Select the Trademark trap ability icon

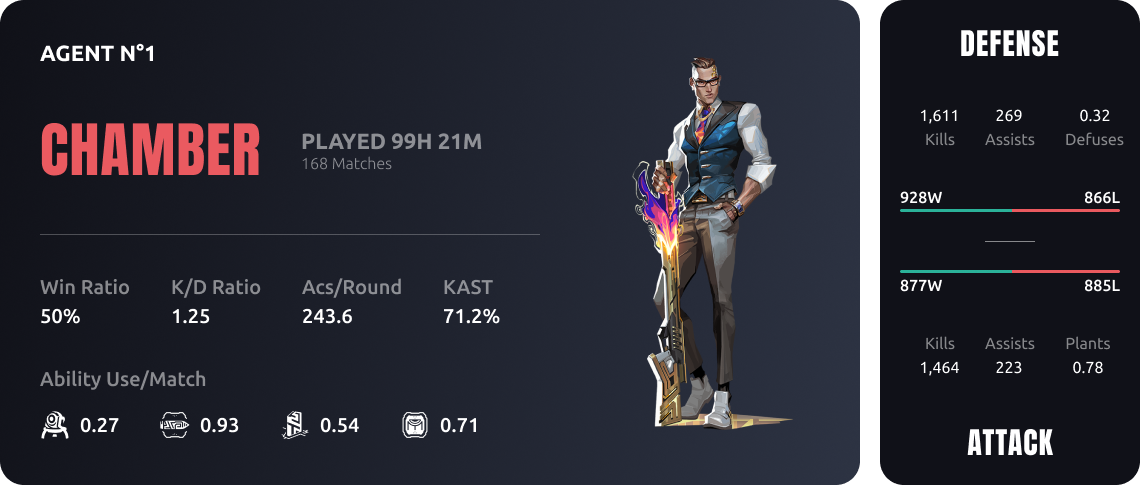tap(54, 425)
